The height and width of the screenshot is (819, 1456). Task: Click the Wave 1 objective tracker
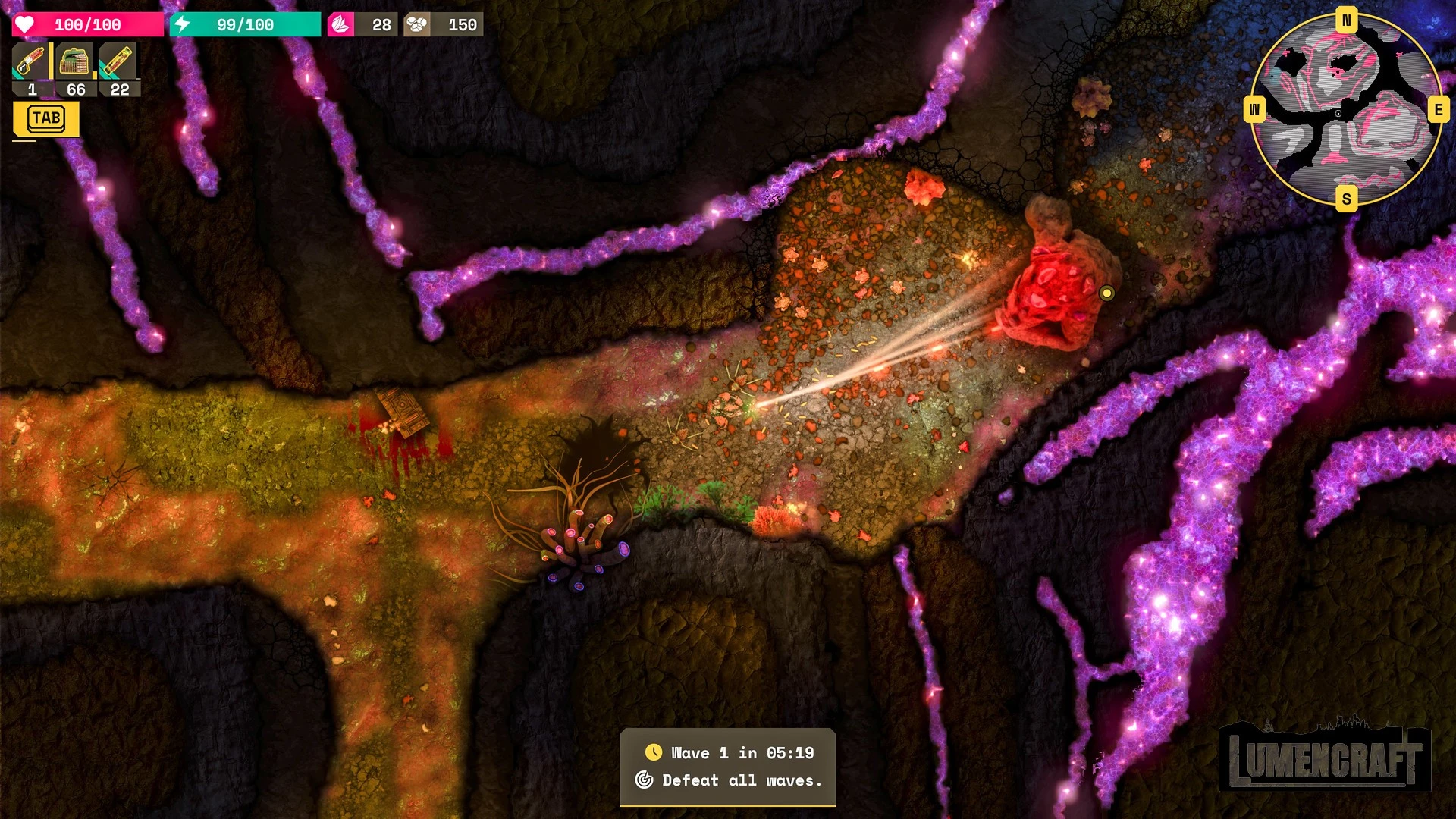click(728, 767)
